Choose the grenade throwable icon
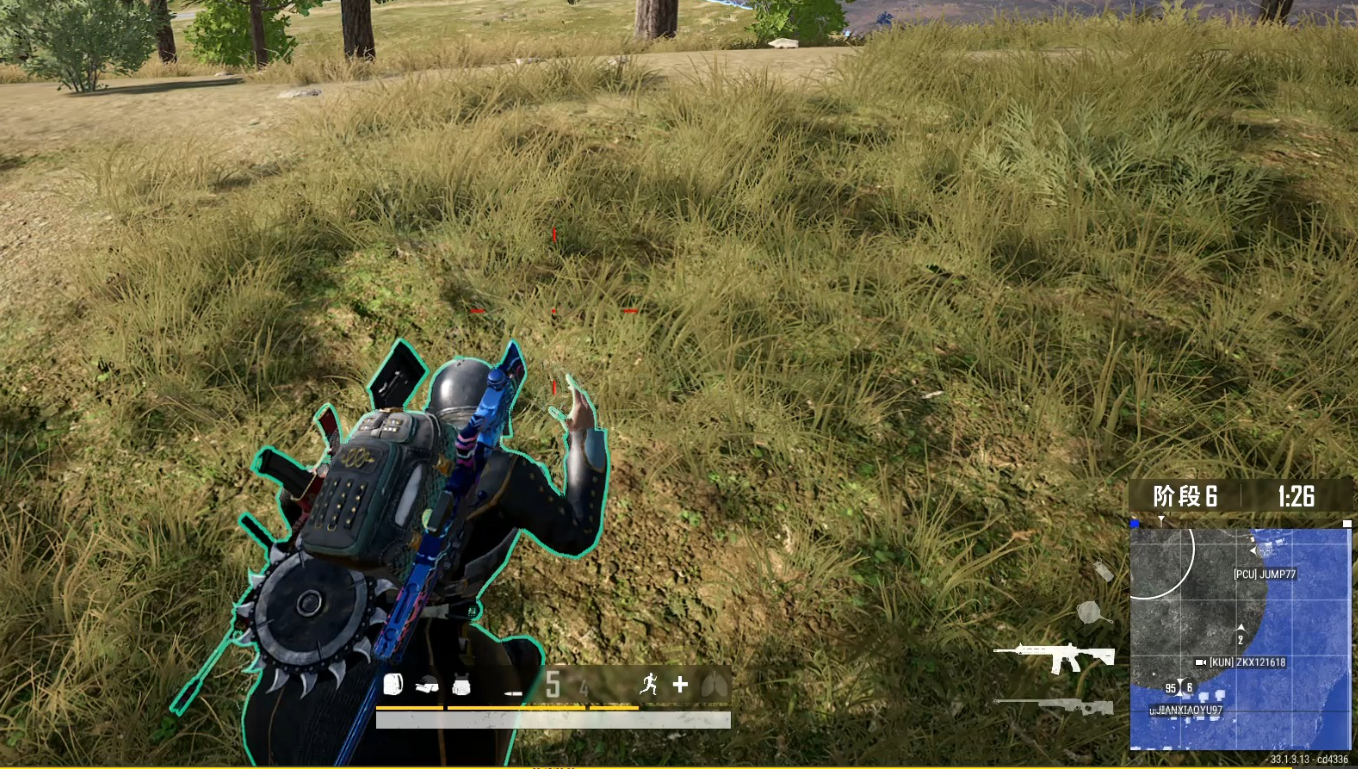This screenshot has width=1358, height=769. [1102, 571]
